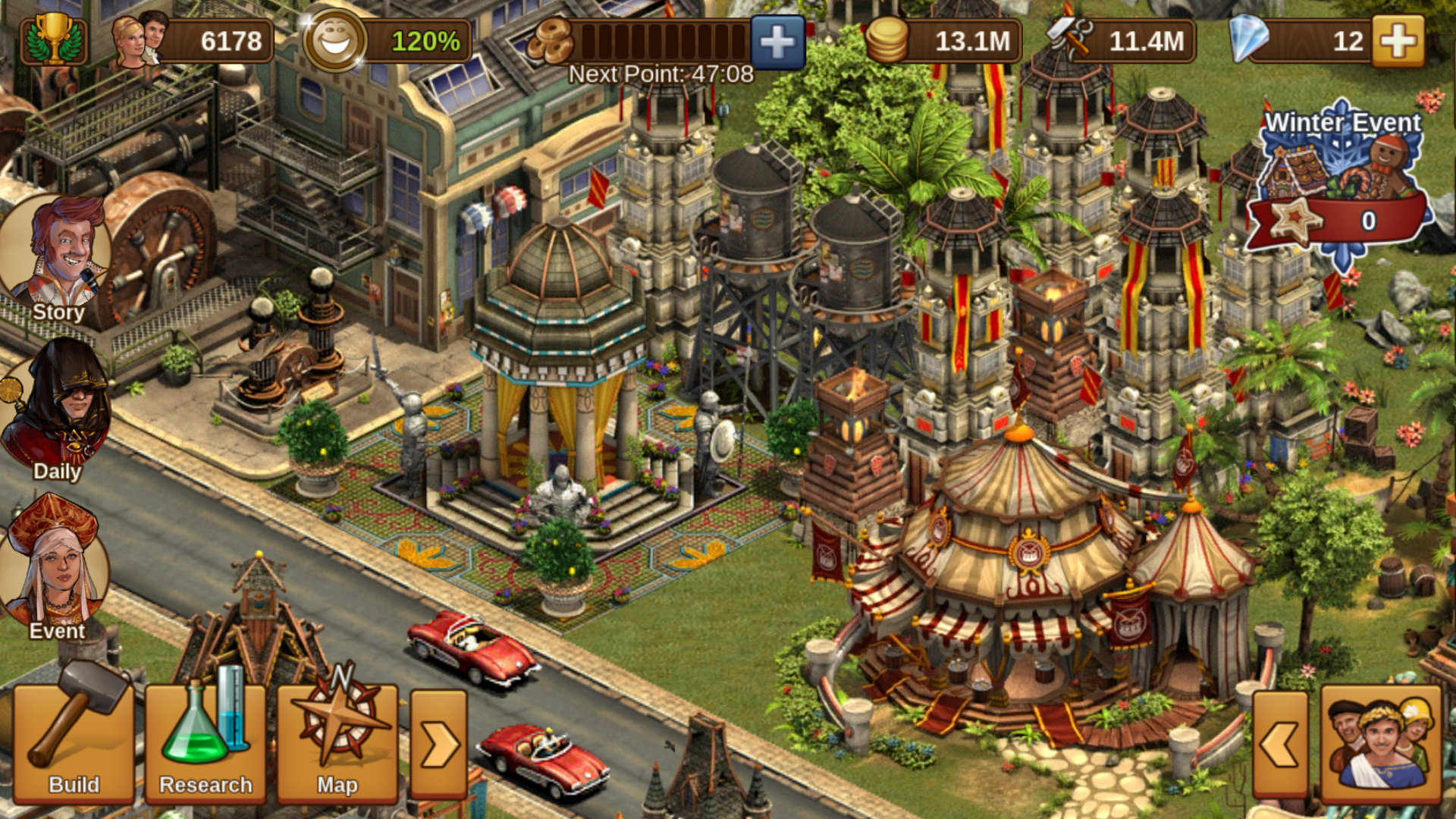Viewport: 1456px width, 819px height.
Task: Open the Story quest portrait
Action: click(x=57, y=258)
